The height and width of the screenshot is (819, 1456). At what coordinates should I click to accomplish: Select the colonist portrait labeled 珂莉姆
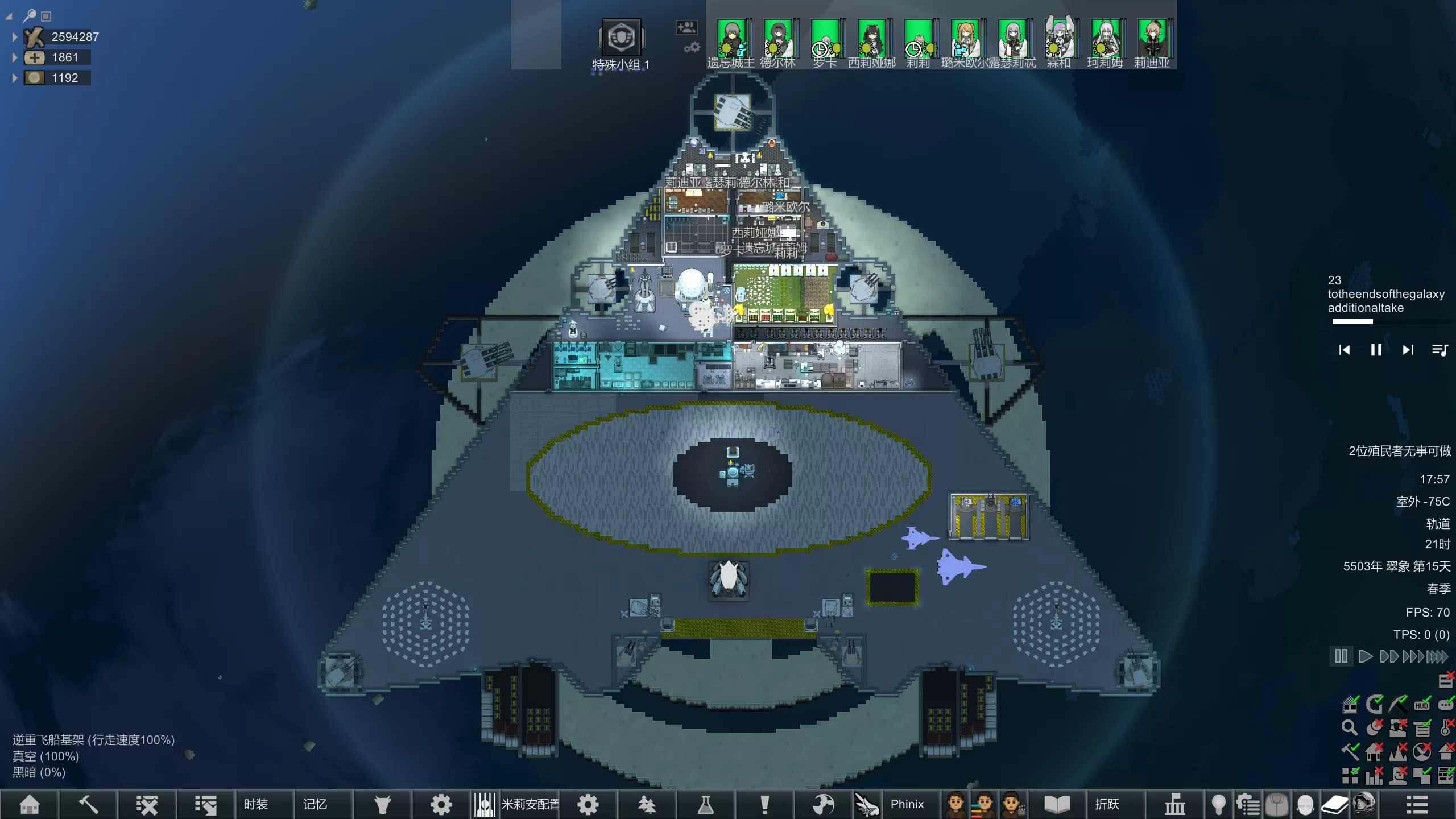coord(1105,39)
